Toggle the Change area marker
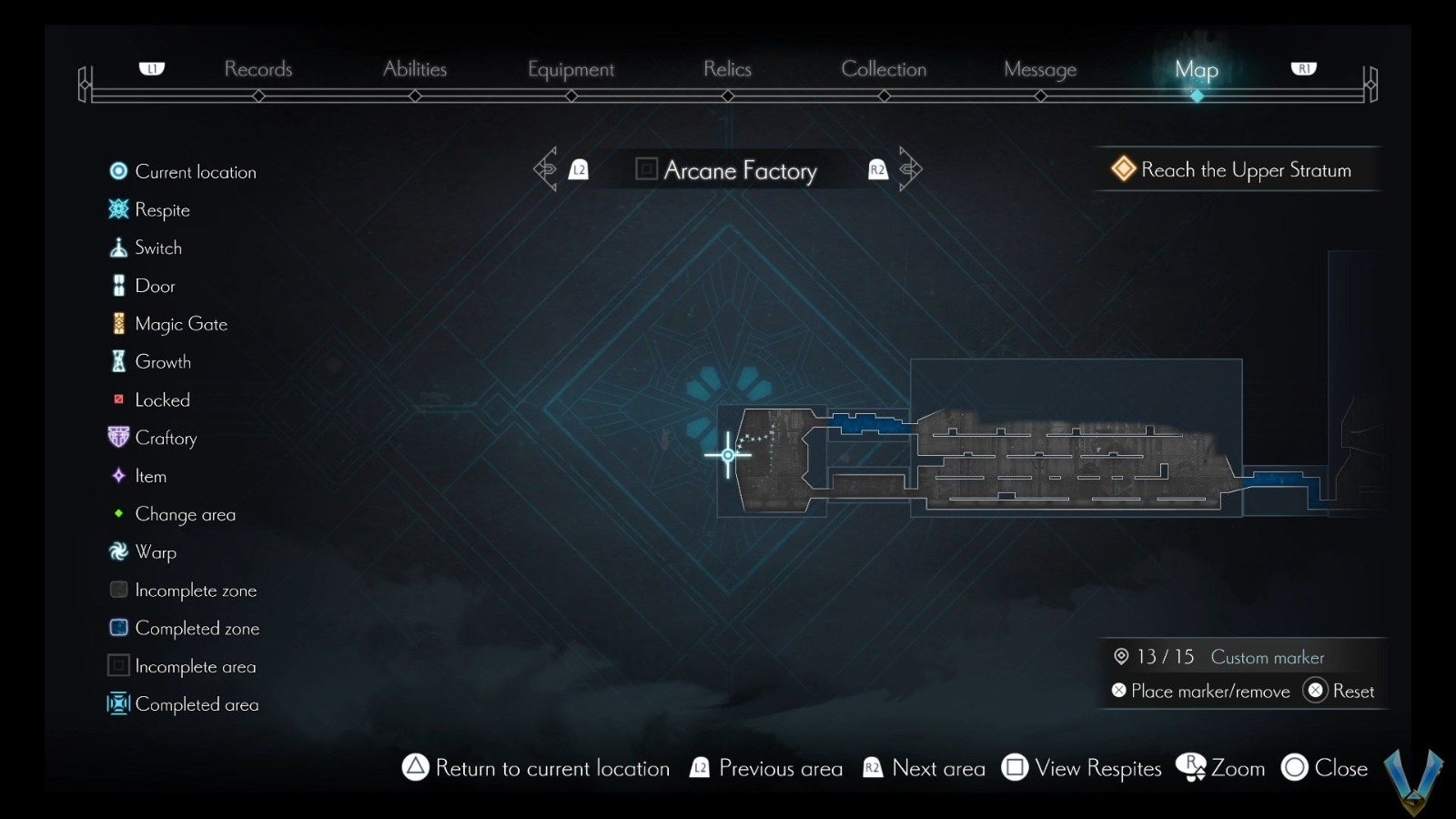Viewport: 1456px width, 819px height. coord(118,514)
